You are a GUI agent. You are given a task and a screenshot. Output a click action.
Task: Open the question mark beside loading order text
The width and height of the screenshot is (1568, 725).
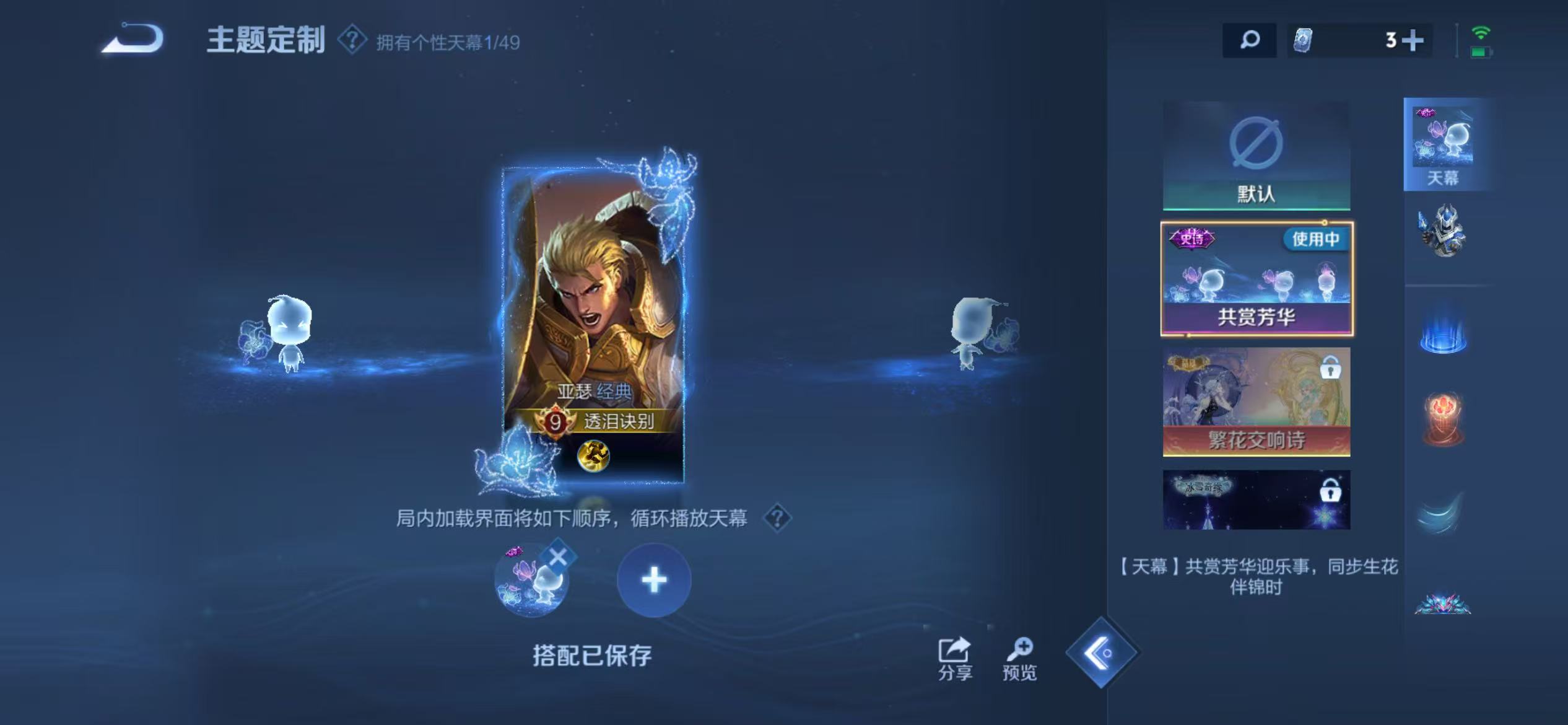point(778,519)
